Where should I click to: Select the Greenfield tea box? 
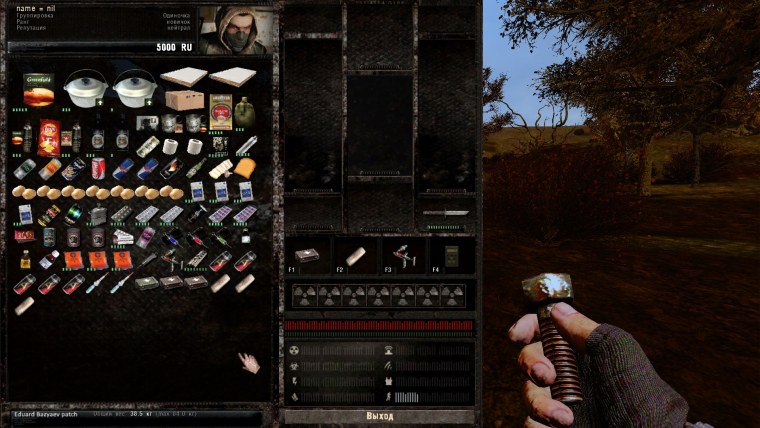pos(39,88)
